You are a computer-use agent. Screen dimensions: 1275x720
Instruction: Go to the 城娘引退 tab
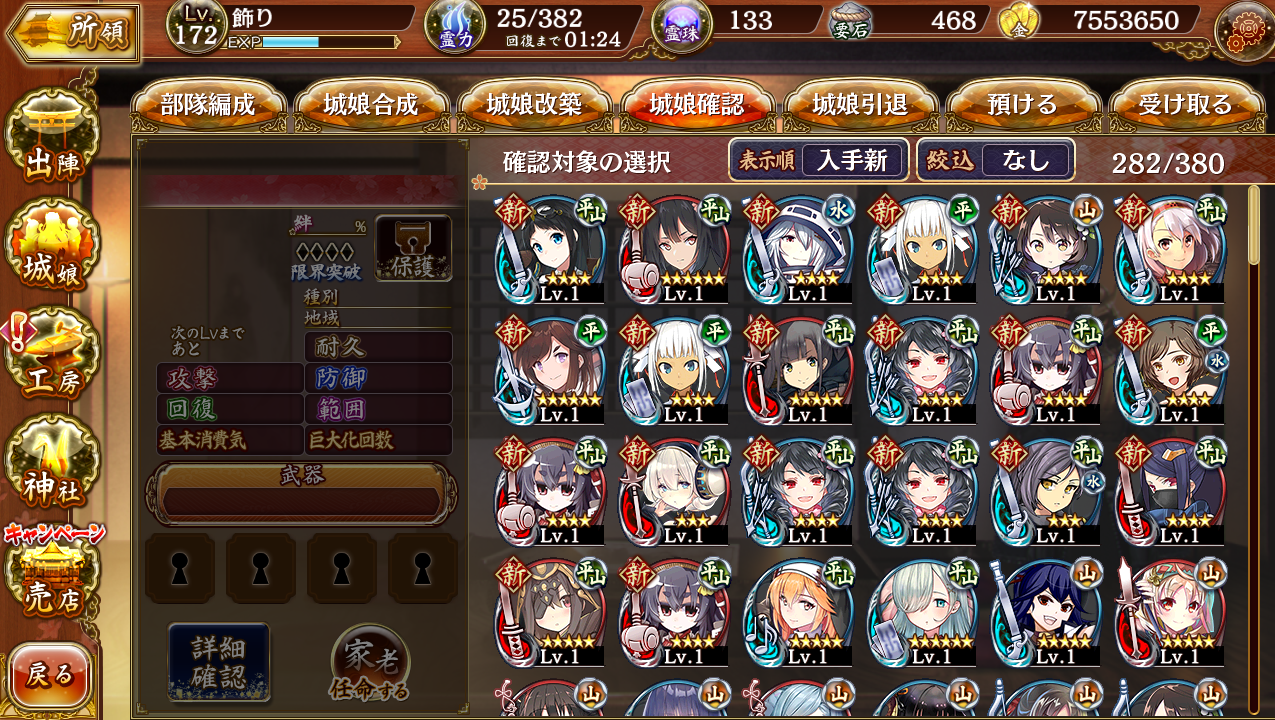click(x=860, y=105)
